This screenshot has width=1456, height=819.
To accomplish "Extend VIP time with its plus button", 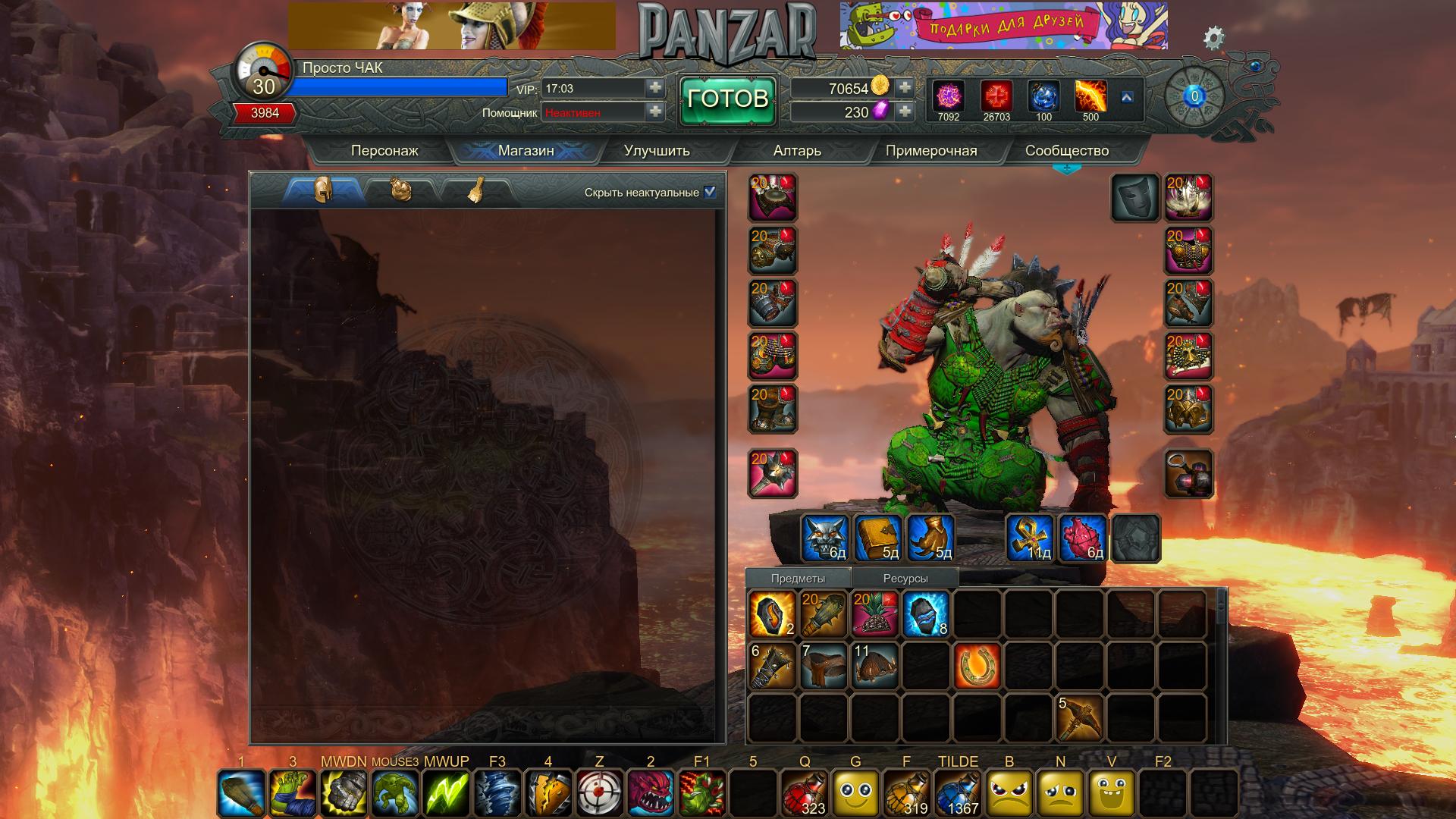I will 655,88.
